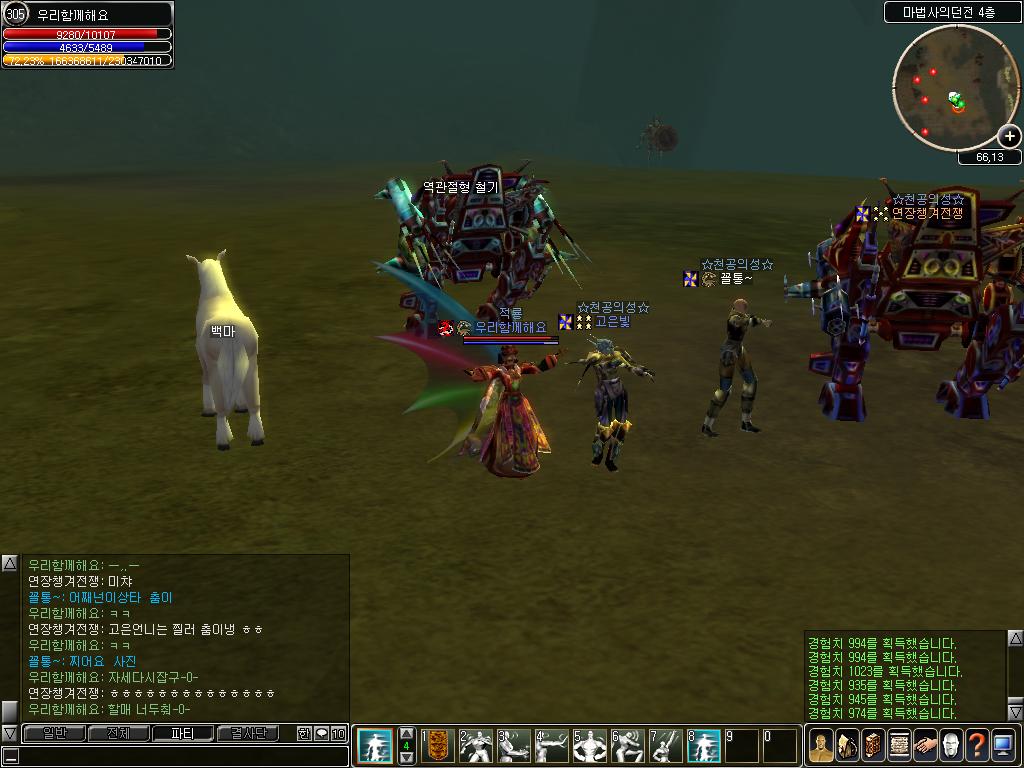The width and height of the screenshot is (1024, 768).
Task: Choose the 파티 chat tab
Action: point(183,733)
